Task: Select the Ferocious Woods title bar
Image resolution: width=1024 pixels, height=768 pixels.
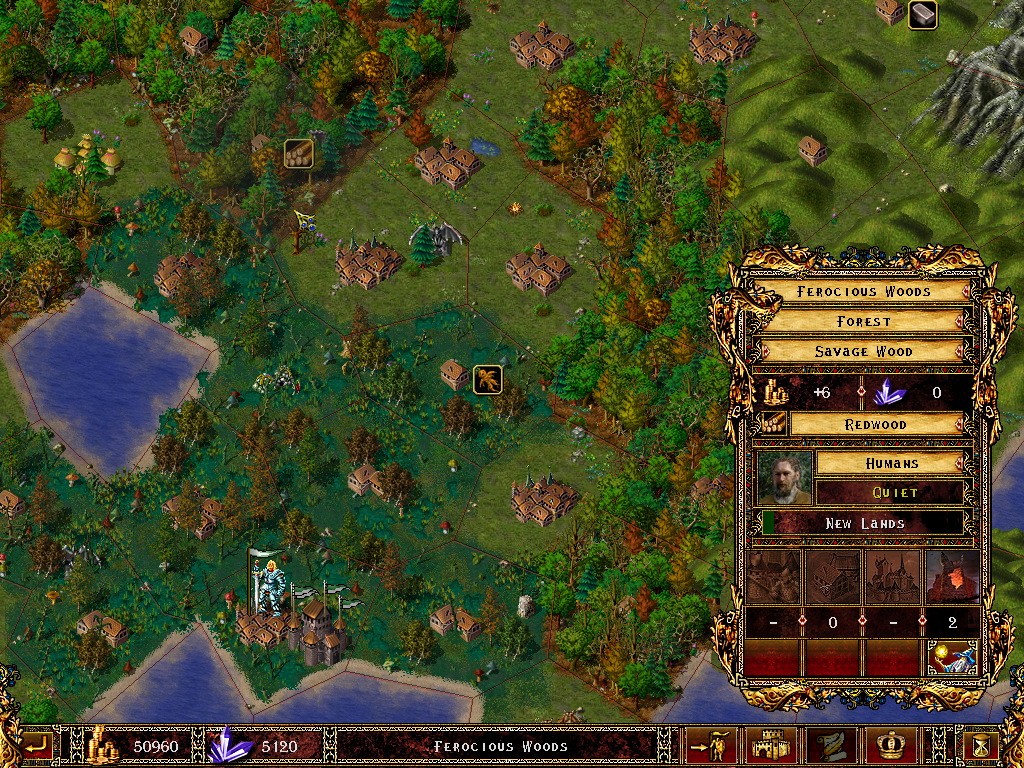Action: point(864,291)
